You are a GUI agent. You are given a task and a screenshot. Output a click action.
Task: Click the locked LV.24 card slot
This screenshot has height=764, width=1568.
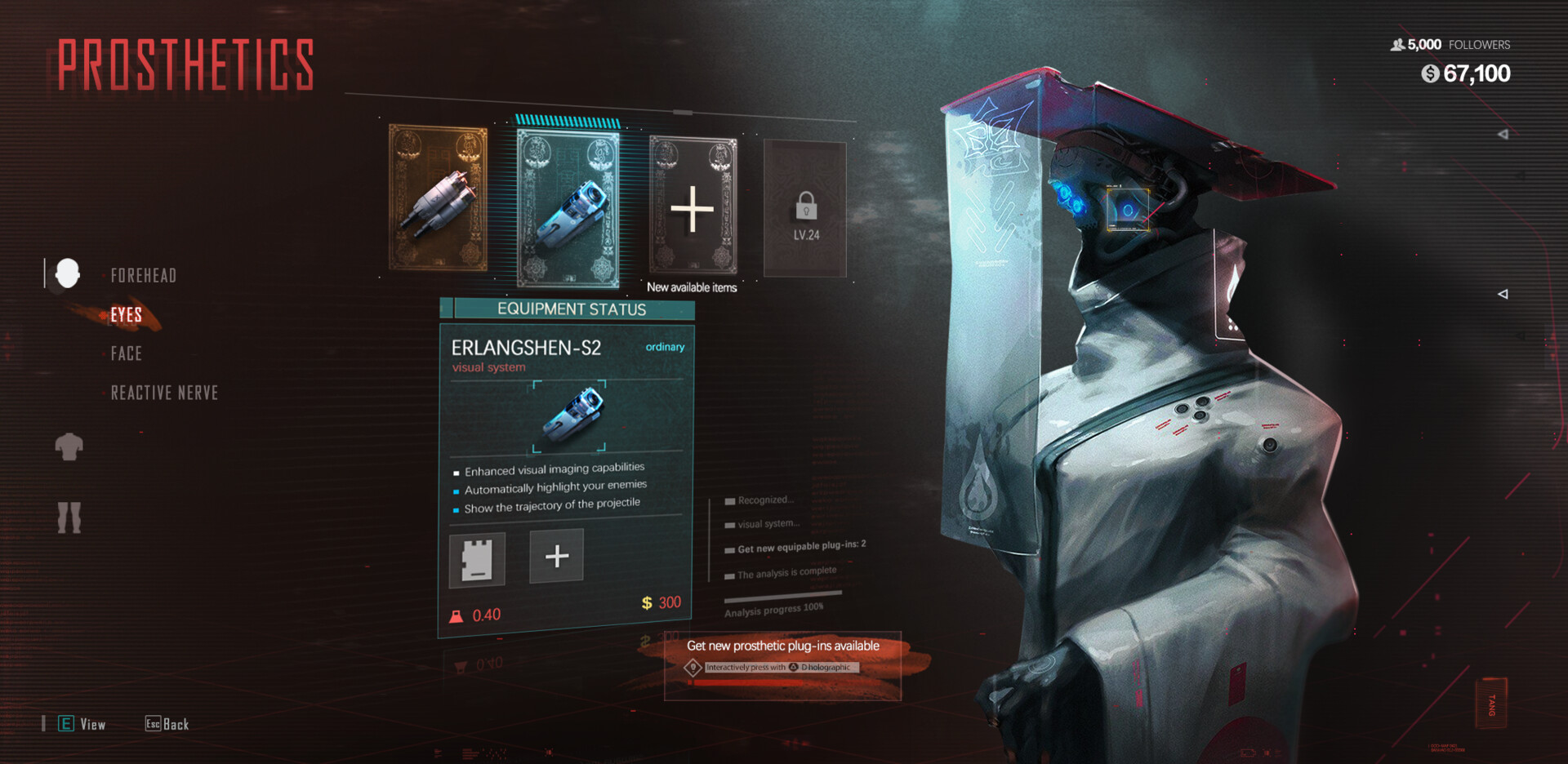click(805, 209)
